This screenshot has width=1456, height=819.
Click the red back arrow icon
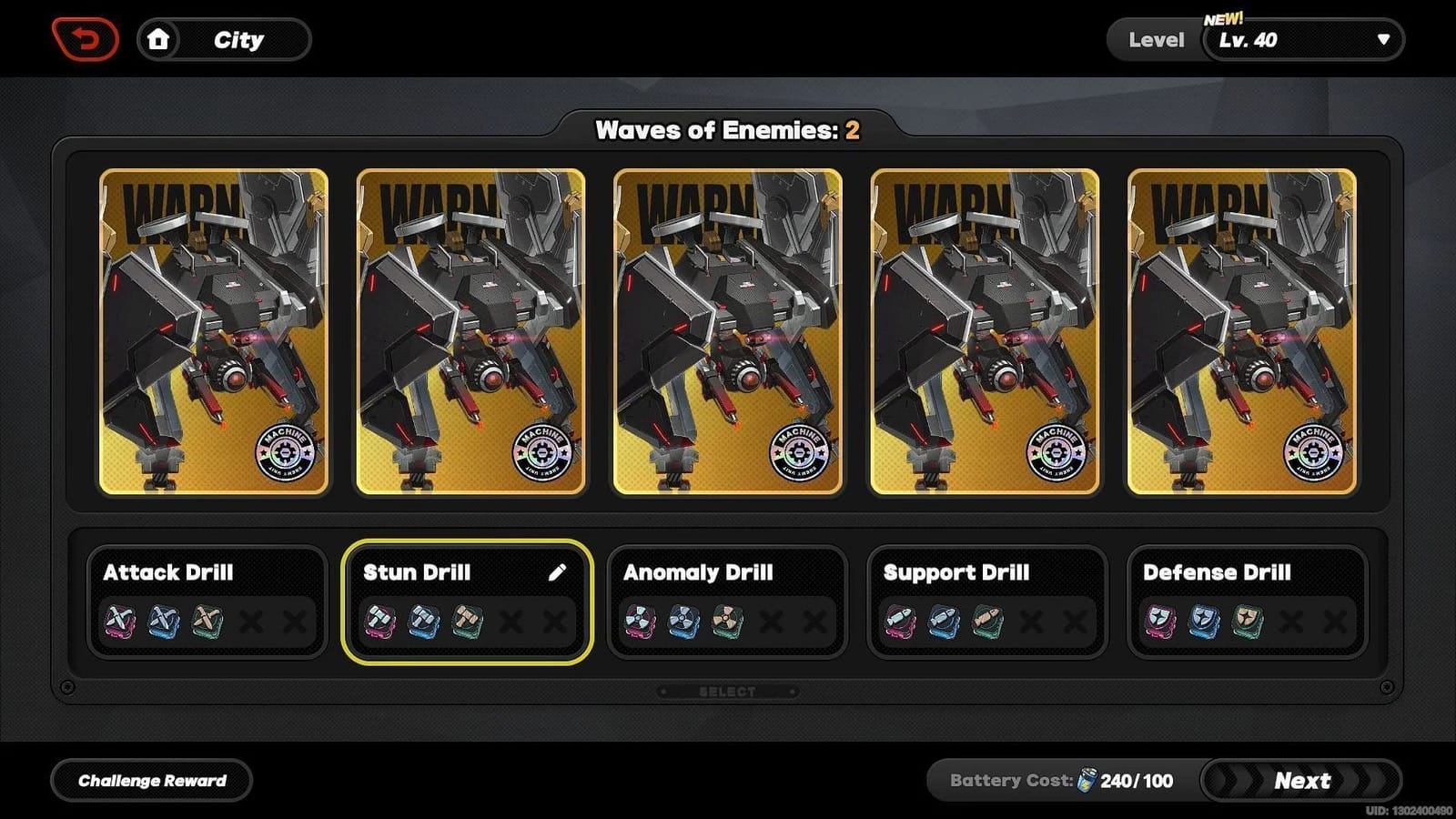pos(86,37)
